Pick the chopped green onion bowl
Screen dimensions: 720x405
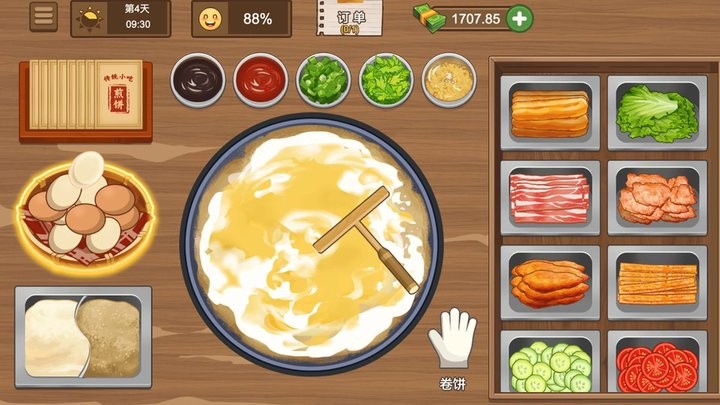pos(323,78)
